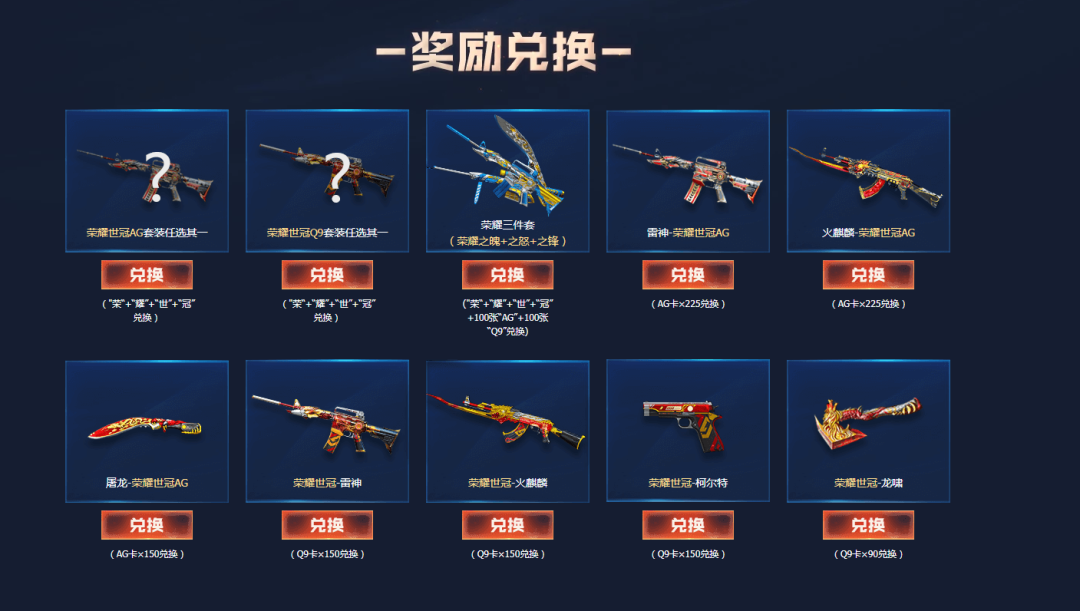This screenshot has height=611, width=1080.
Task: Exchange 90 Q9 cards for 荣耀世冠-龙啸
Action: pos(868,525)
